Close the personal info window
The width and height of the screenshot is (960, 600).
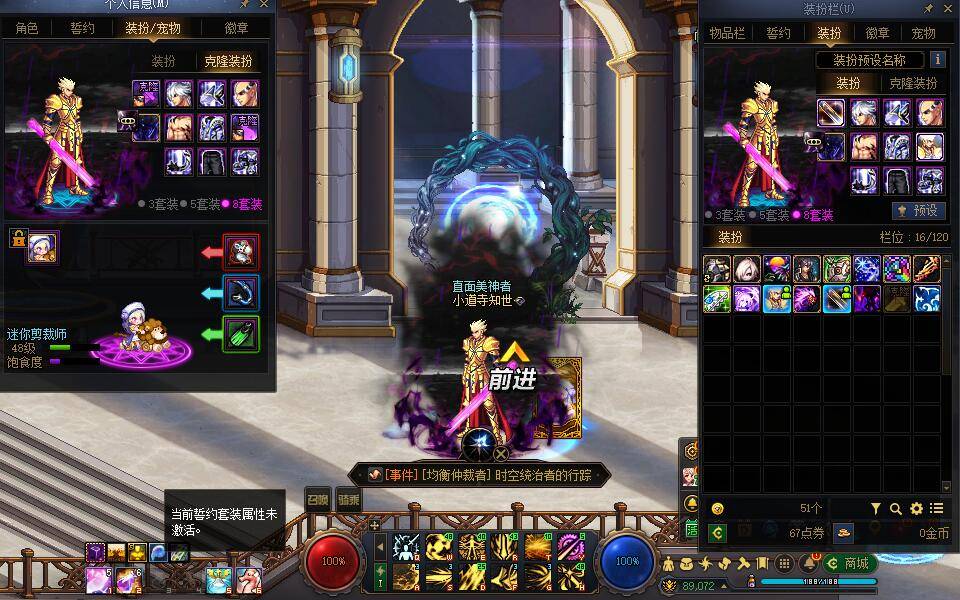(x=264, y=5)
